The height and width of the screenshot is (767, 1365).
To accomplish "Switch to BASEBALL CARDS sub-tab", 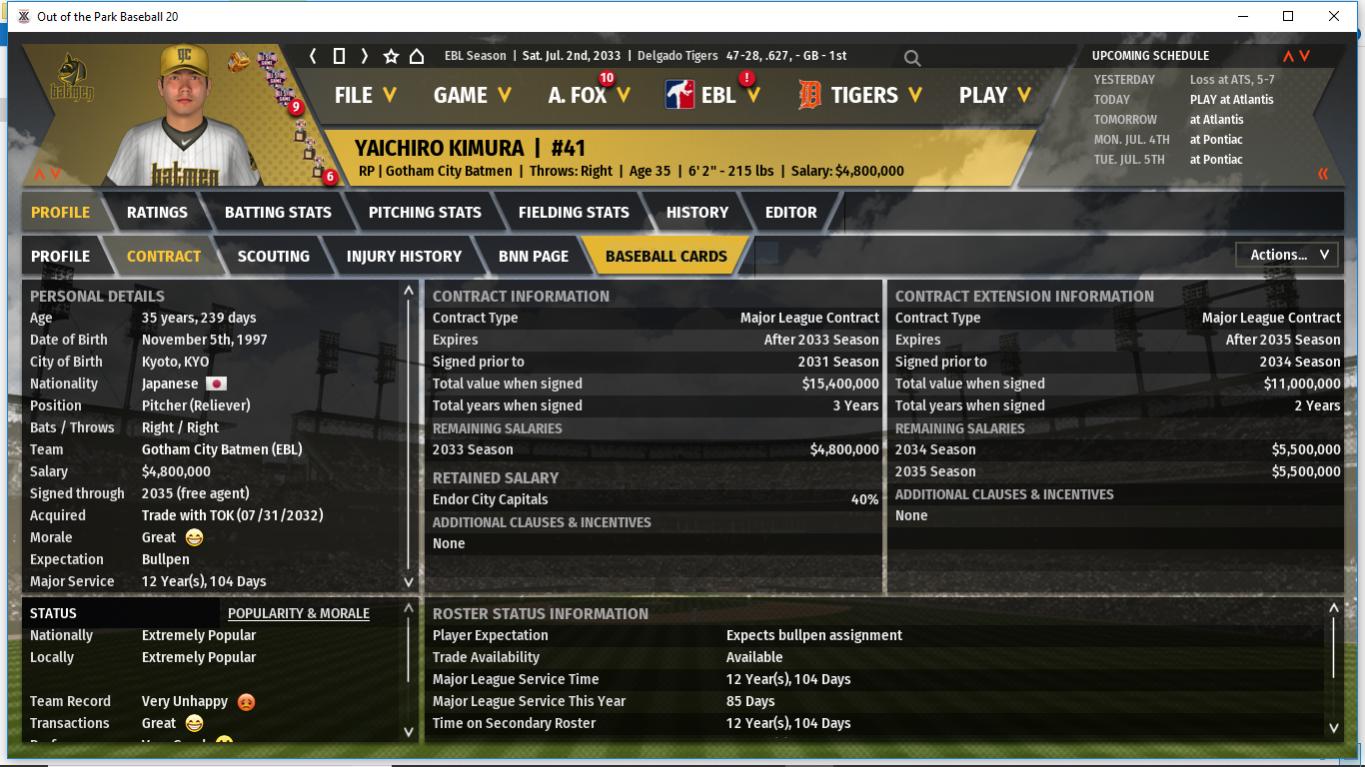I will point(666,256).
